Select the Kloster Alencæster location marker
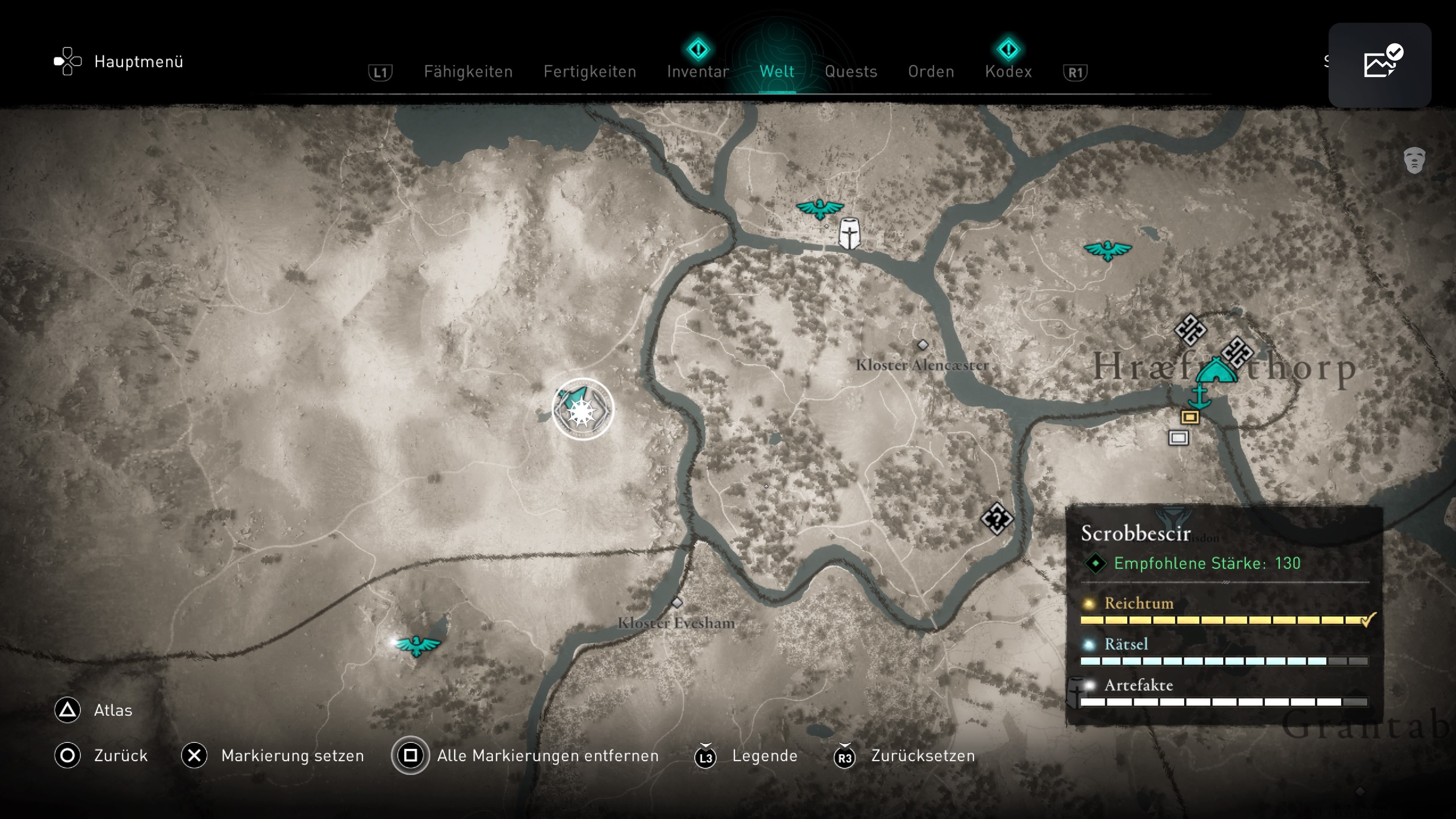Screen dimensions: 1456x819 pyautogui.click(x=923, y=345)
